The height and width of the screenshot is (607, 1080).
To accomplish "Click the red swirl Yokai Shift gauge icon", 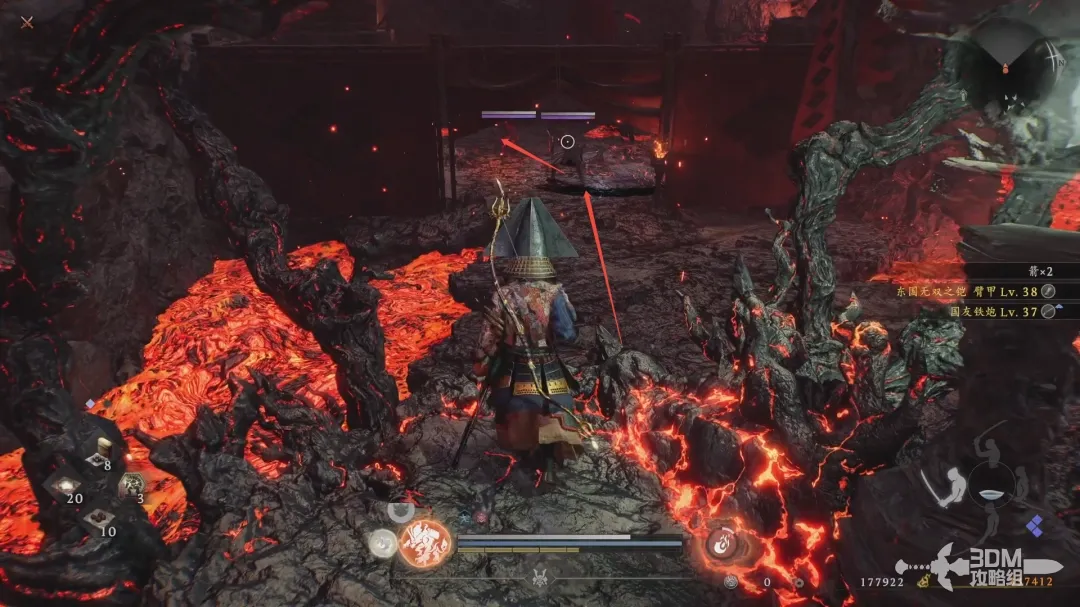I will coord(722,543).
